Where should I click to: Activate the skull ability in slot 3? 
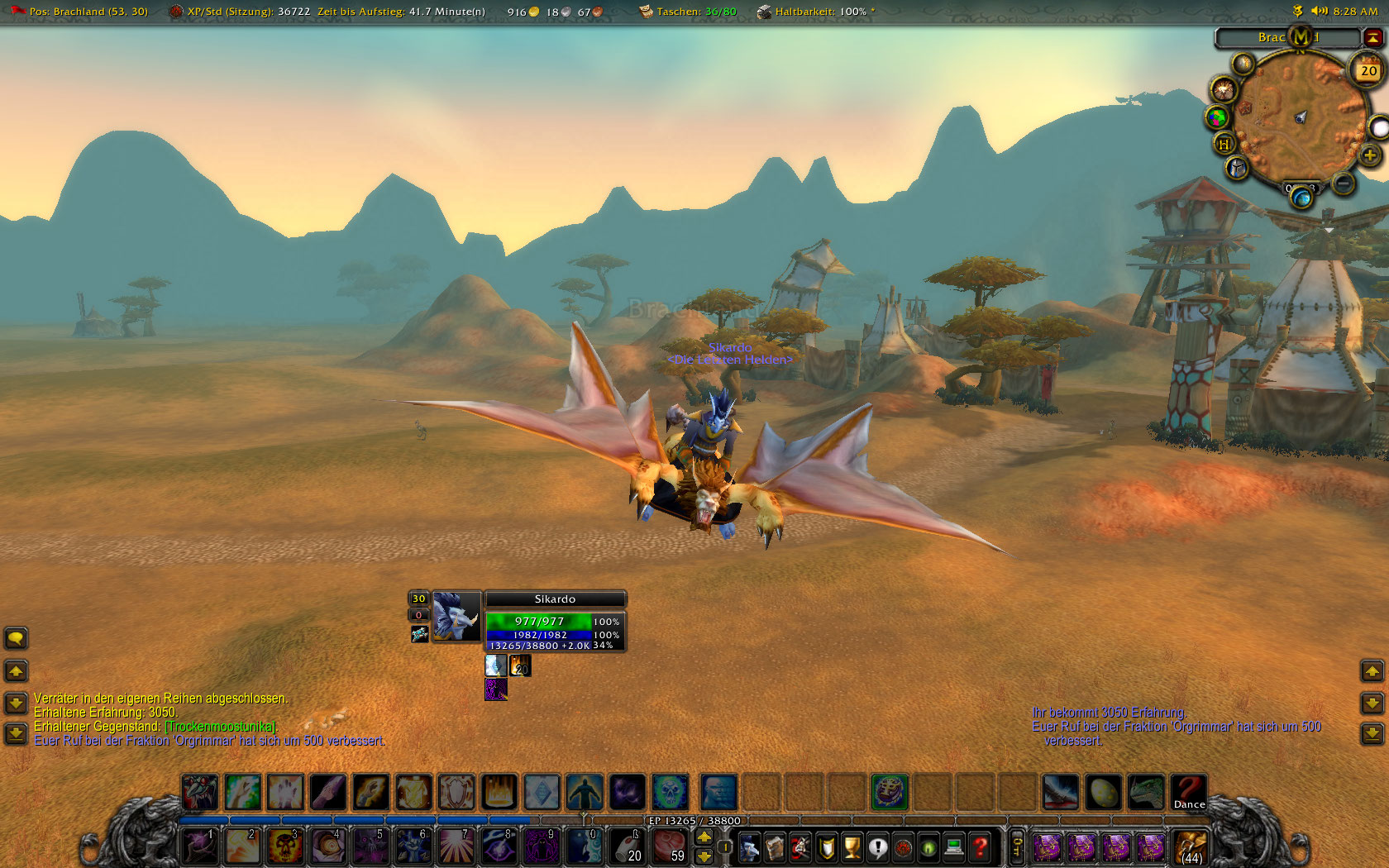click(x=284, y=847)
